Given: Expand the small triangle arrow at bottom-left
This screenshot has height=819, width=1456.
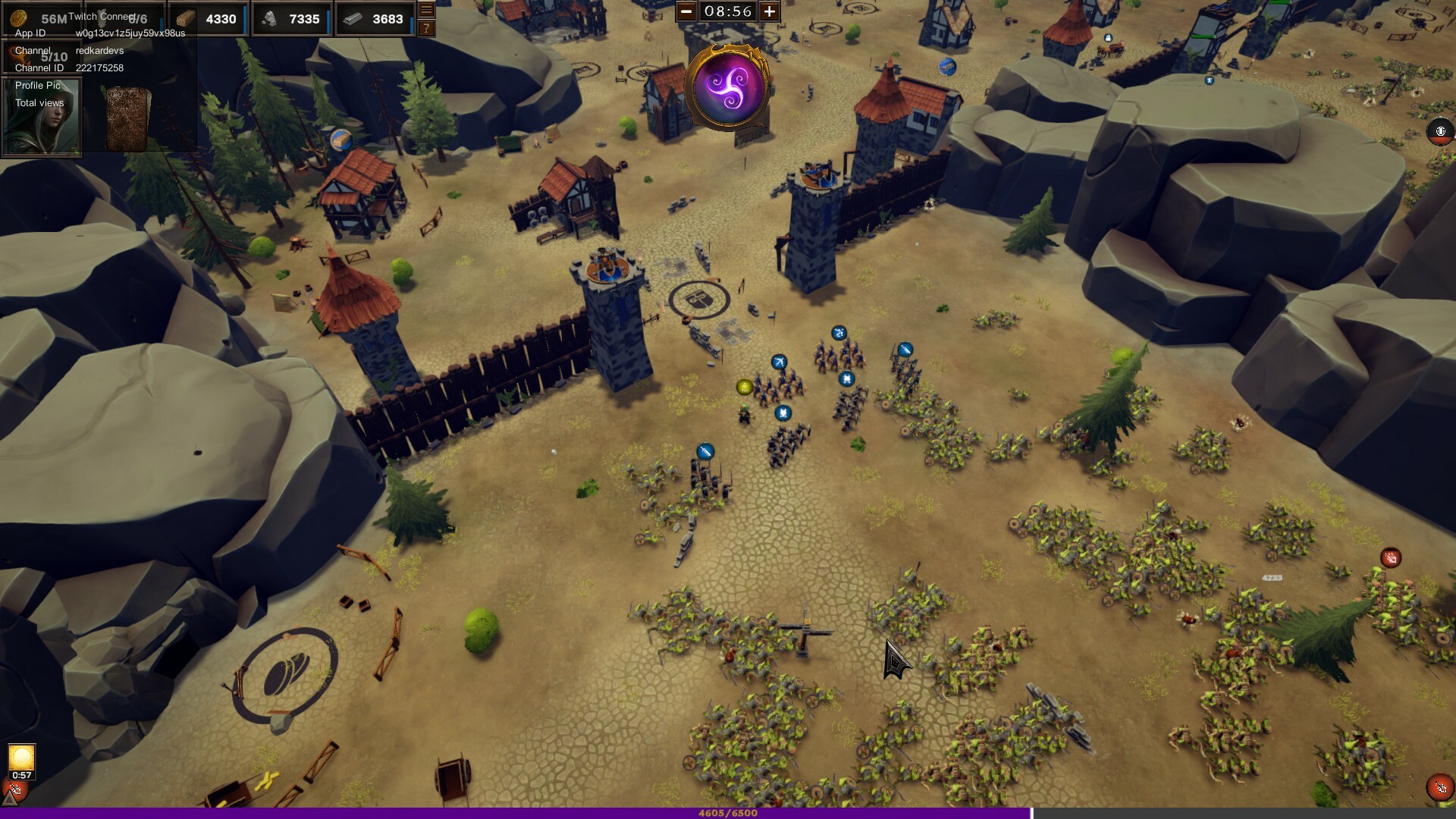Looking at the screenshot, I should tap(9, 797).
